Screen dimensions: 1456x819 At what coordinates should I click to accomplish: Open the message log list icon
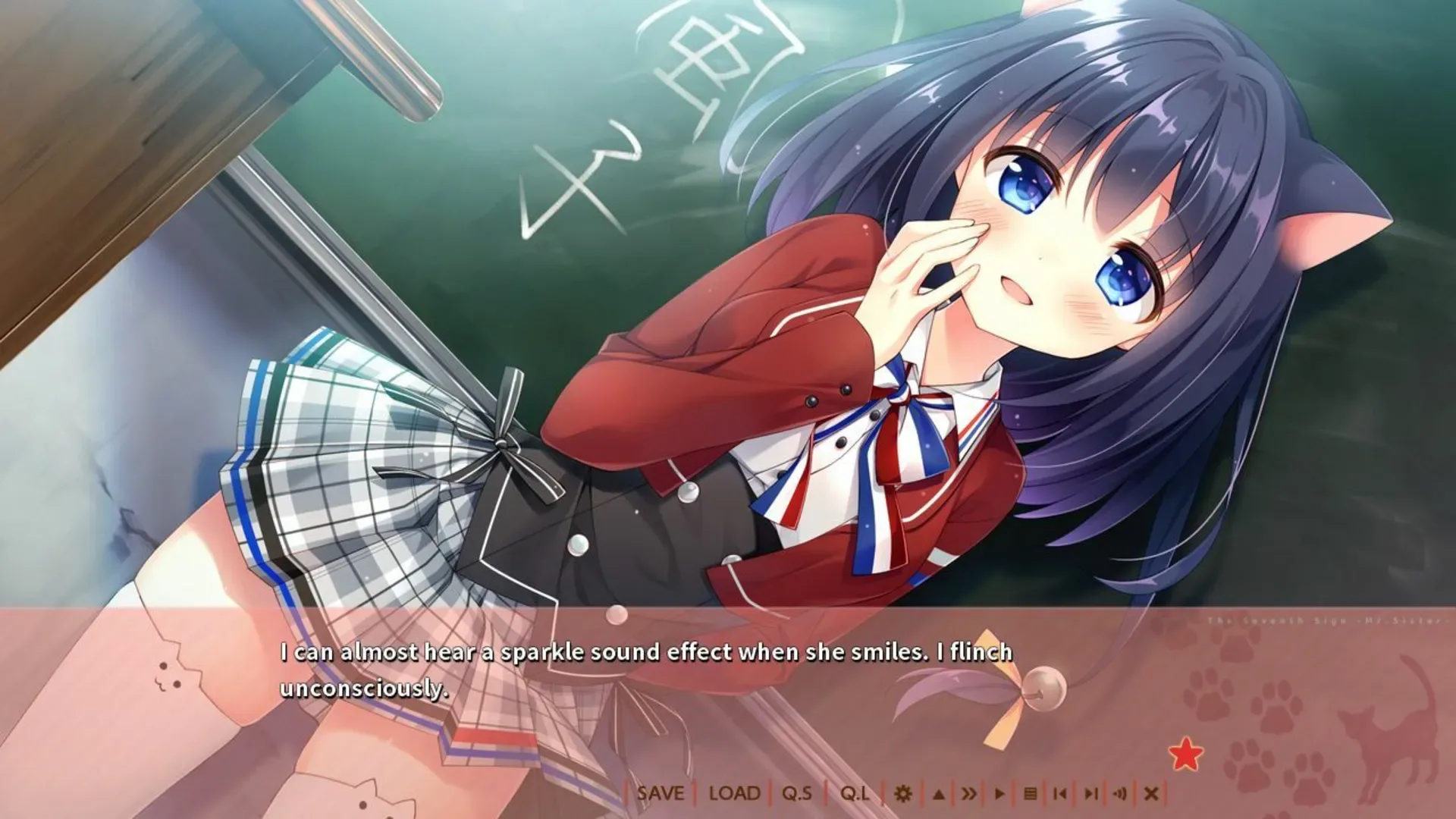(1030, 794)
